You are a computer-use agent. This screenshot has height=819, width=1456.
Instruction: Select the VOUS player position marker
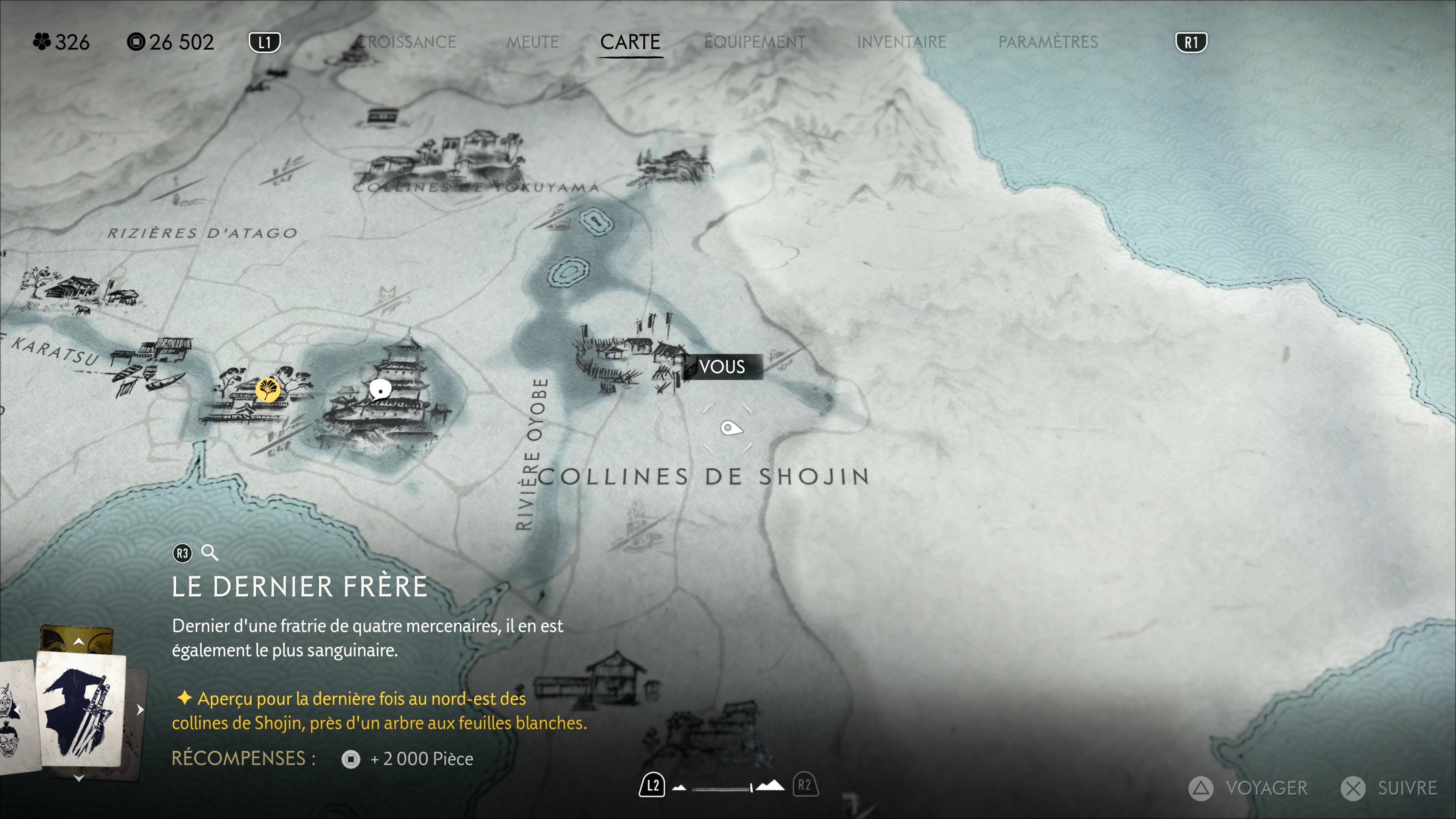(722, 367)
